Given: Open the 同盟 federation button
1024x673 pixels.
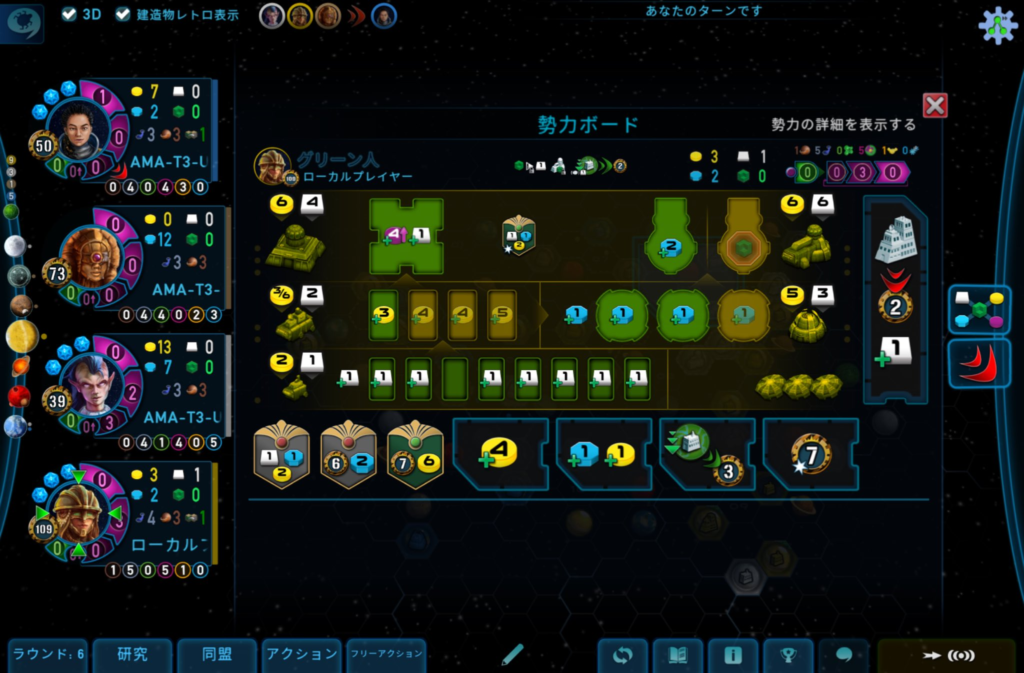Looking at the screenshot, I should (x=217, y=655).
